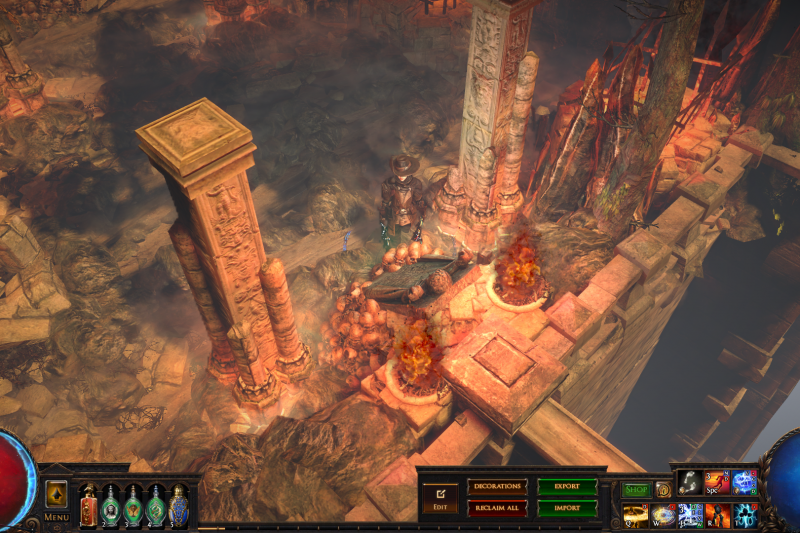
Task: Click the gold coin icon beside Shop
Action: click(663, 490)
